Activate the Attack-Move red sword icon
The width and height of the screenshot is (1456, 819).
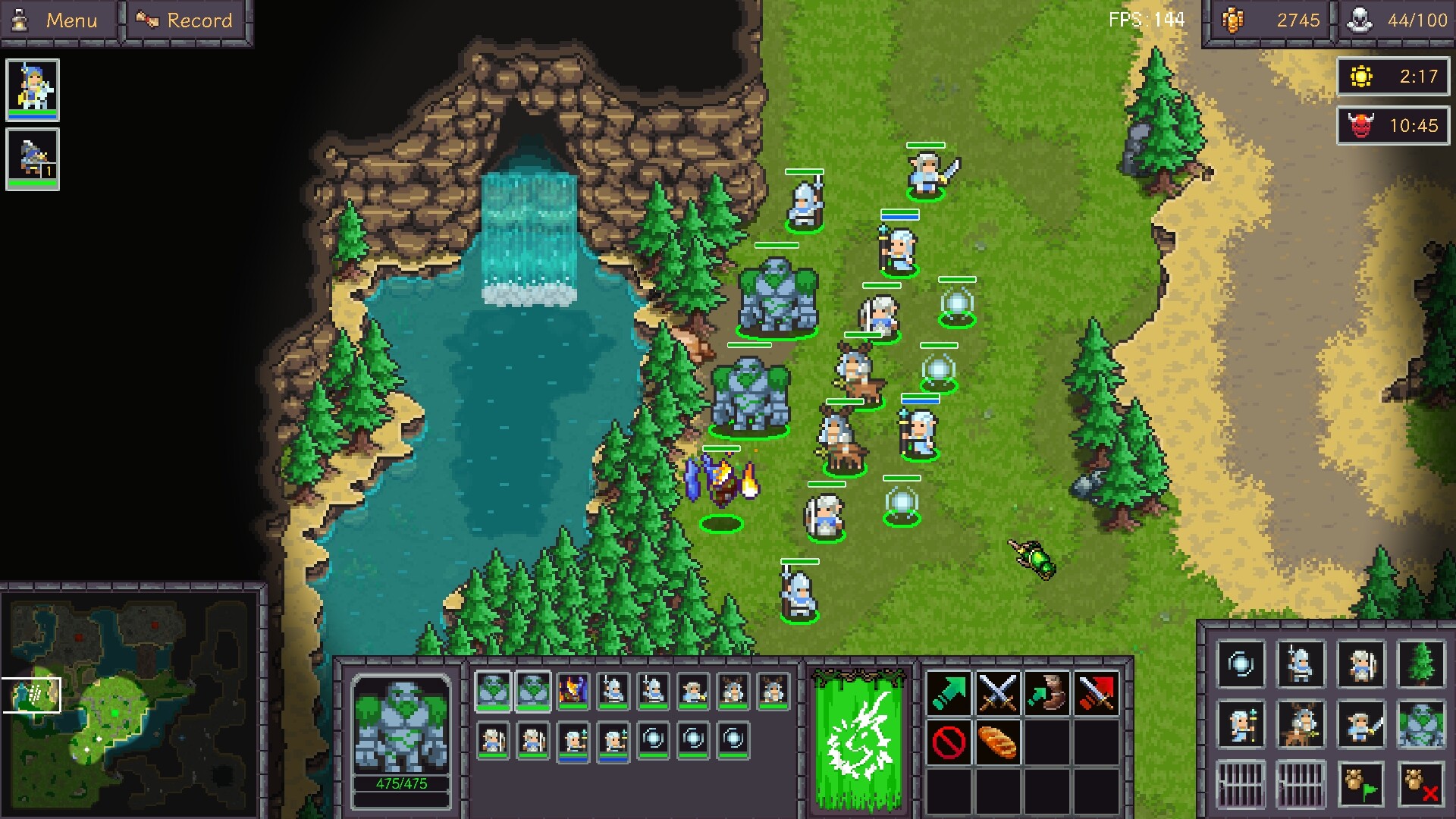(1096, 691)
